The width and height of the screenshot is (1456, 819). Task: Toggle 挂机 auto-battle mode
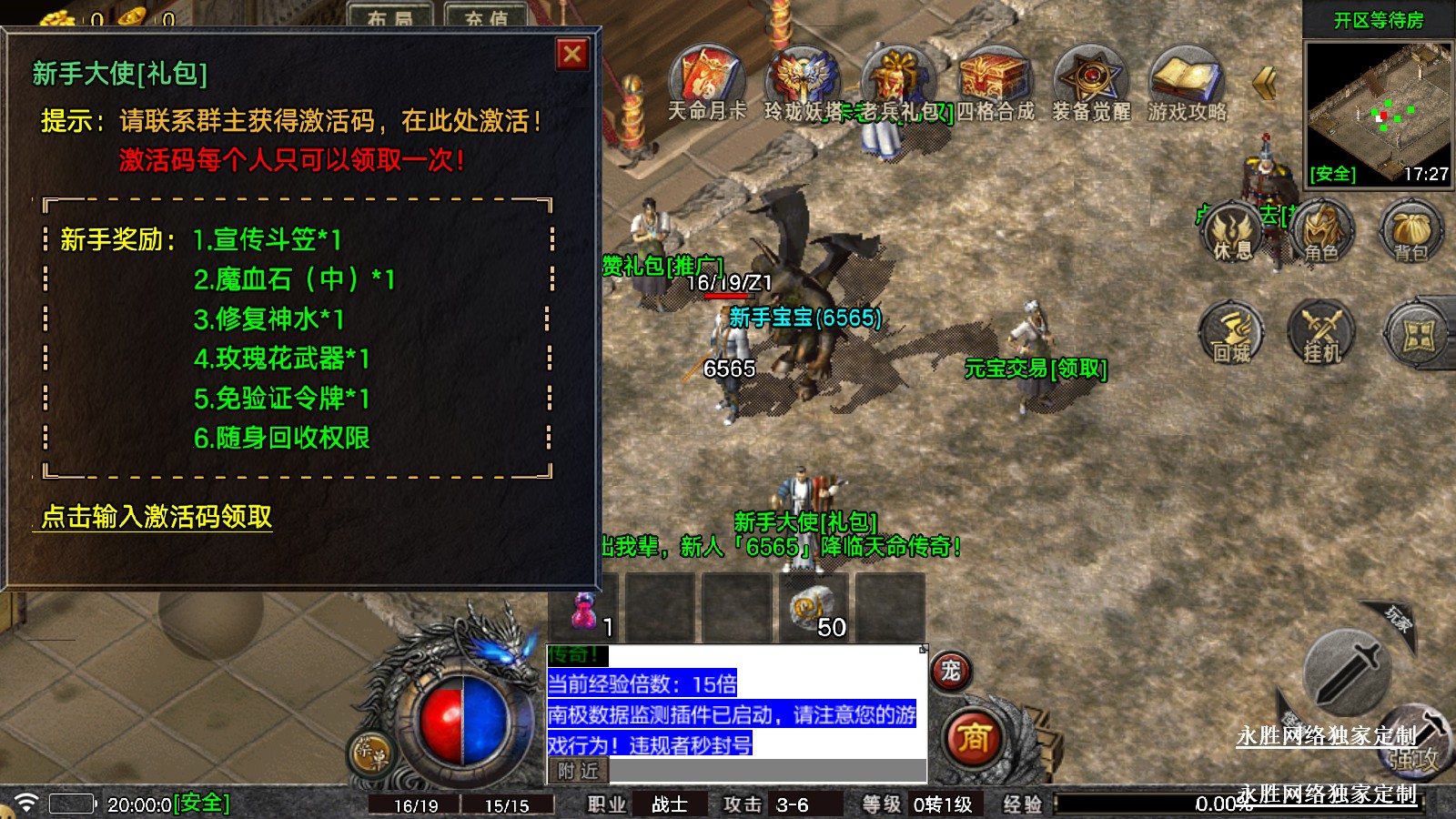tap(1321, 335)
